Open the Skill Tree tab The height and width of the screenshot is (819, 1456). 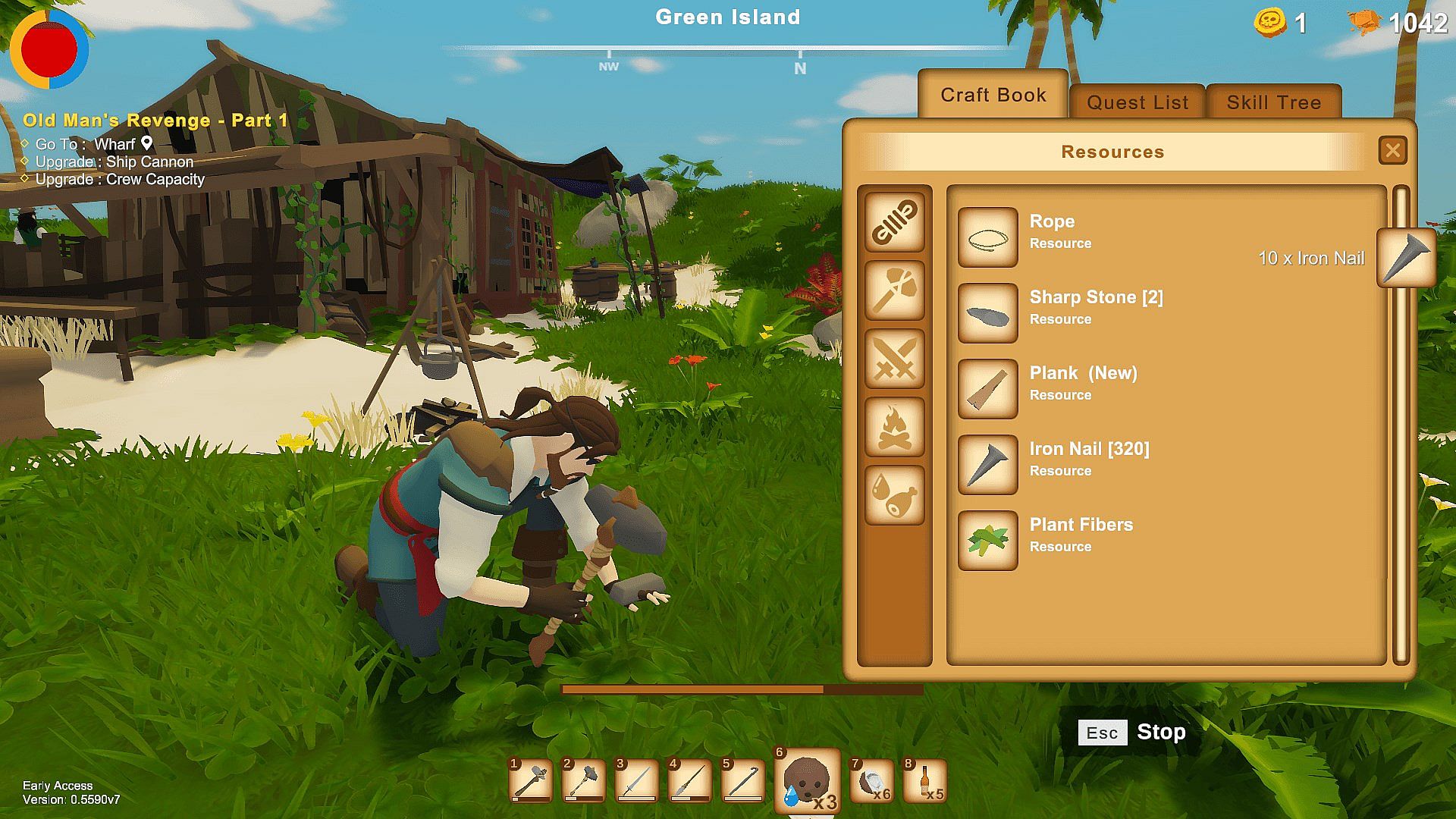(1273, 102)
